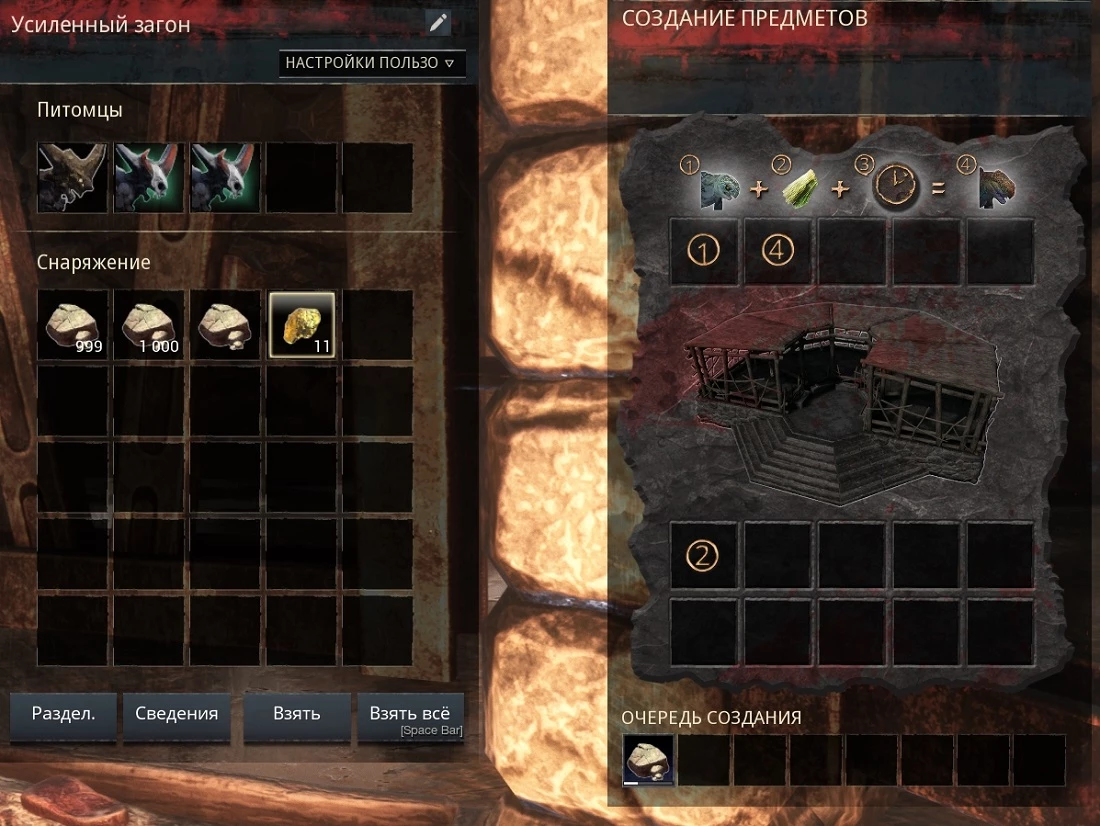Click the pencil rename icon
The width and height of the screenshot is (1100, 826).
coord(438,23)
